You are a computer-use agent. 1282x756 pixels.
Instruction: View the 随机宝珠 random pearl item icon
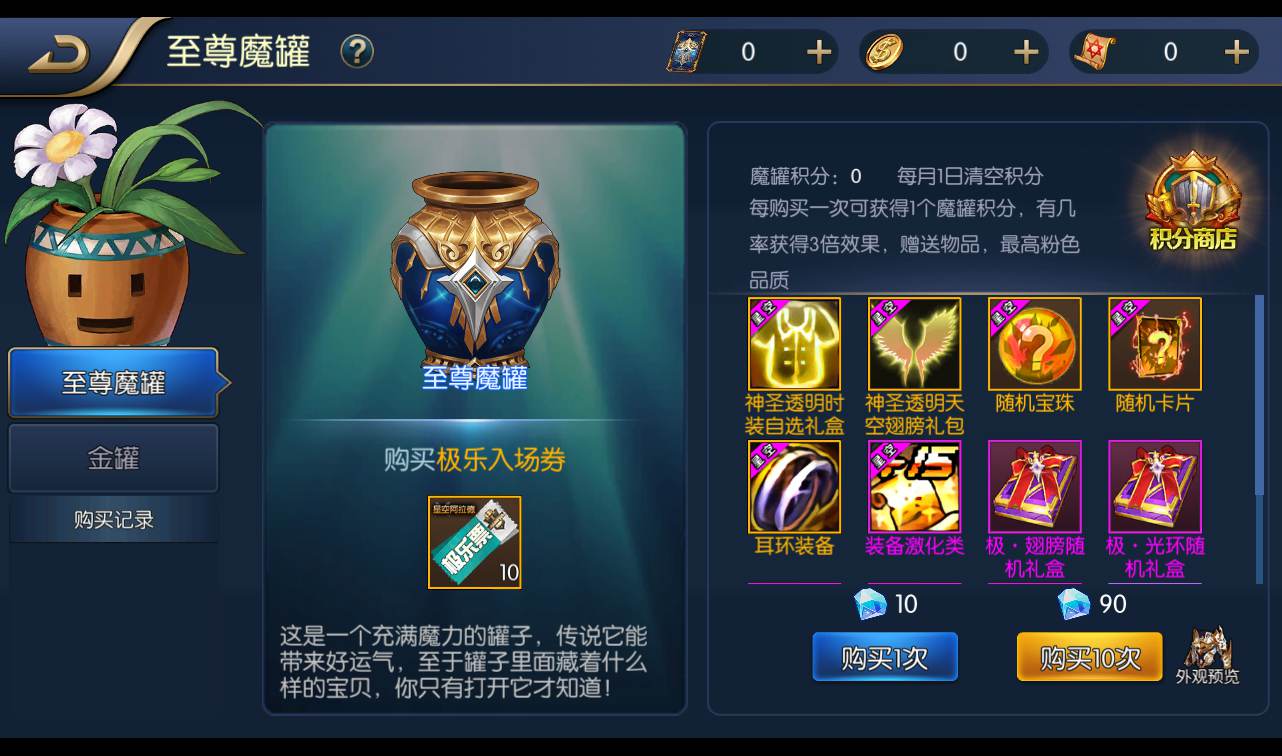point(1034,344)
